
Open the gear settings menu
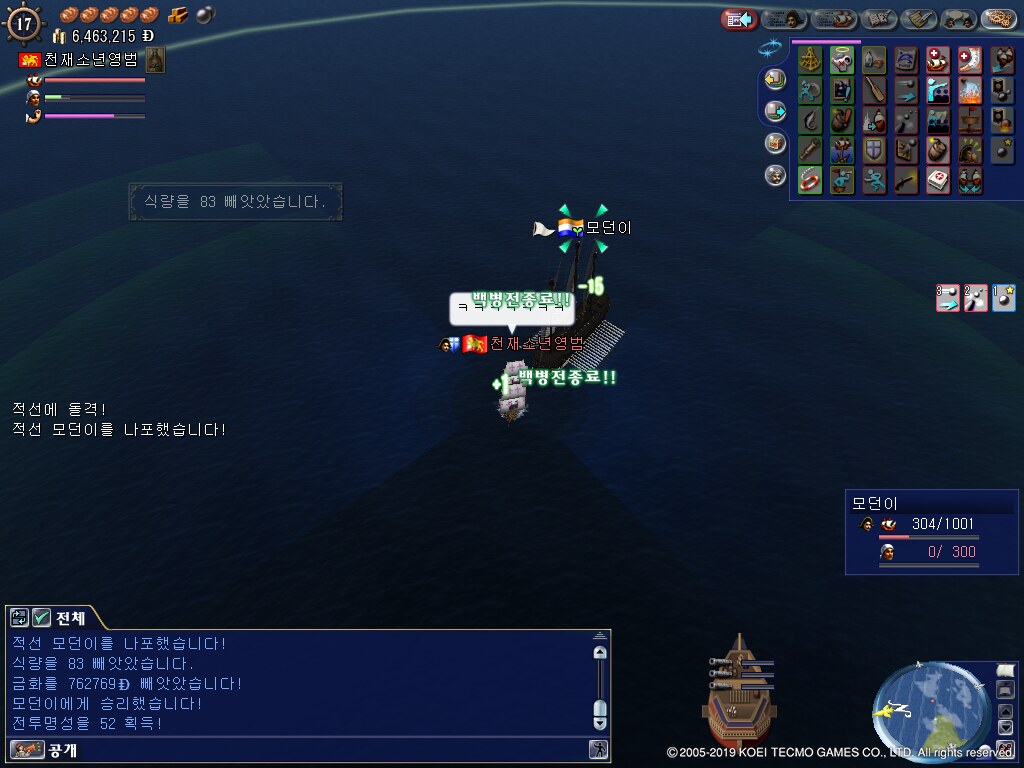(998, 19)
